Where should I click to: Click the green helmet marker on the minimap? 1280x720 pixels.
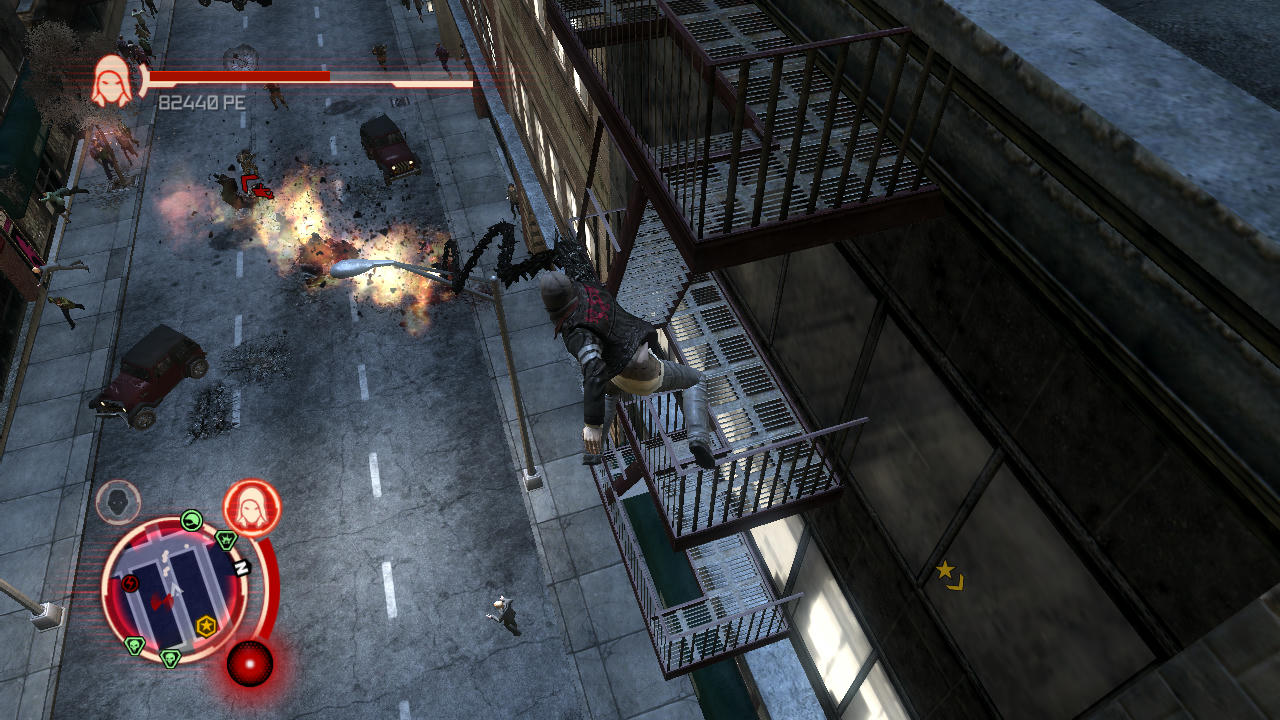coord(192,520)
